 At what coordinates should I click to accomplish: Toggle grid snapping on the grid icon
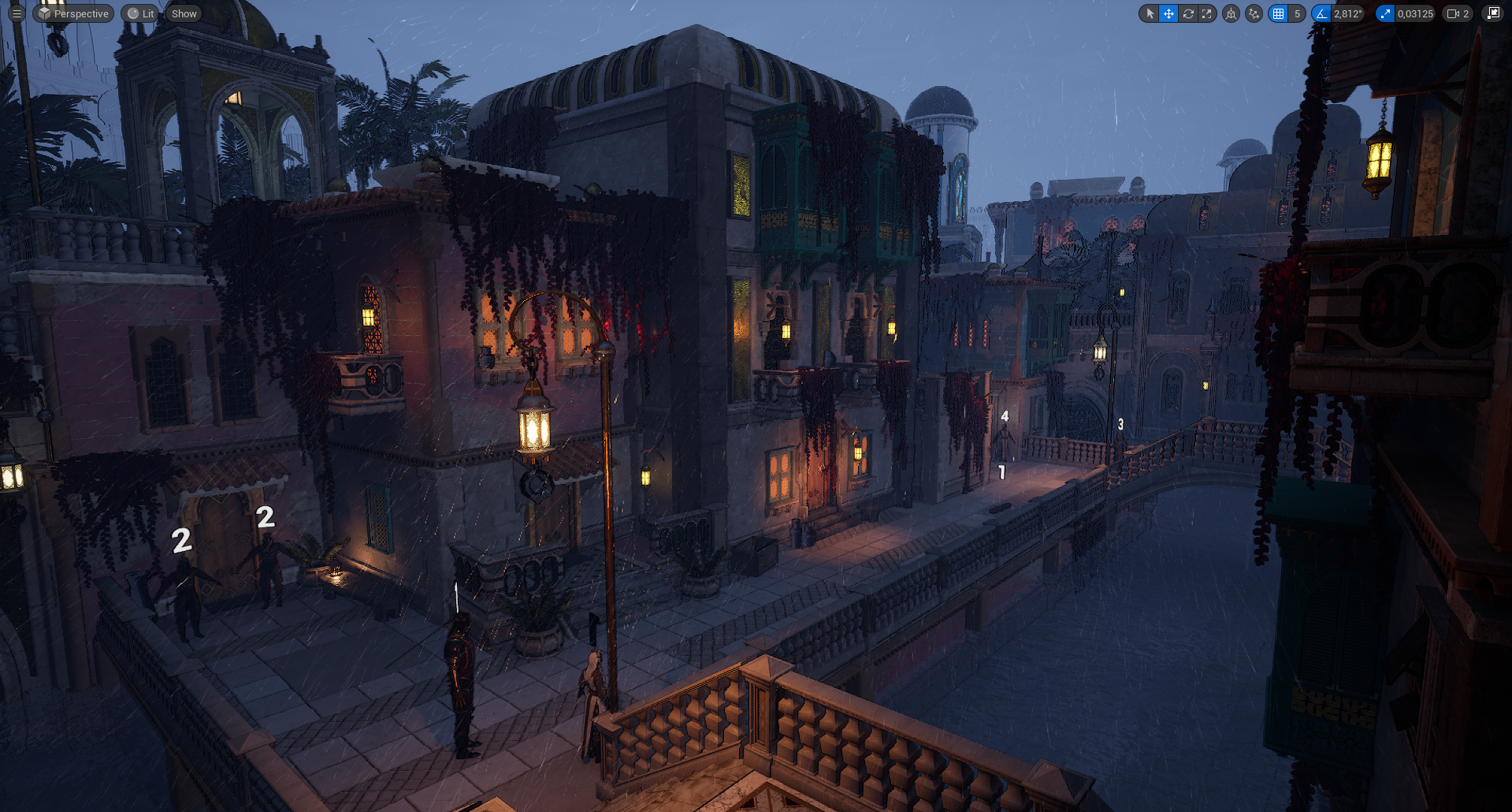(1278, 13)
